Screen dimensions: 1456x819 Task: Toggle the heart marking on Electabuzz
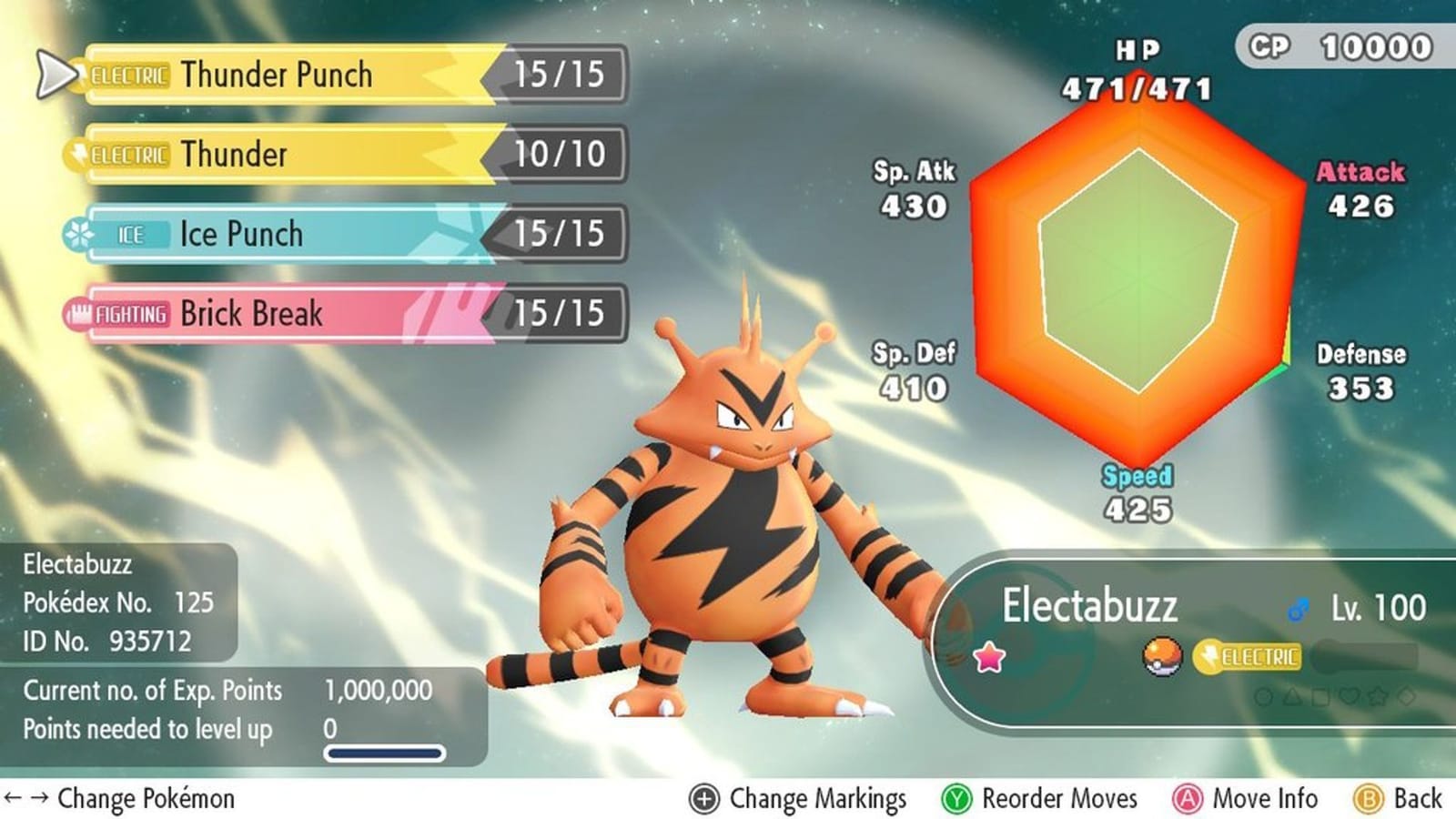point(1348,696)
